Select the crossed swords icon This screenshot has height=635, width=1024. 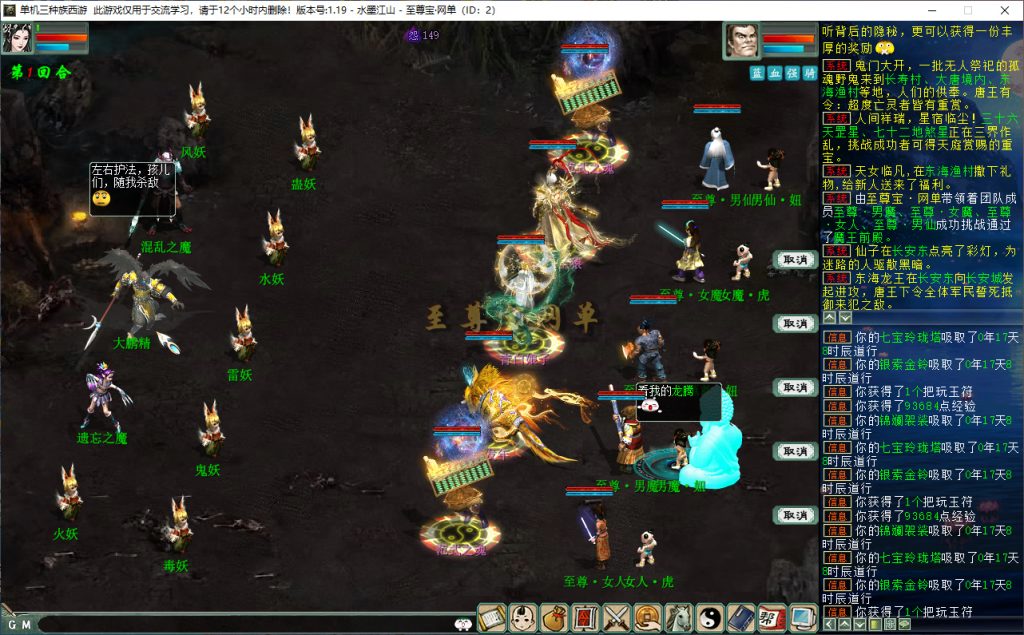click(616, 618)
